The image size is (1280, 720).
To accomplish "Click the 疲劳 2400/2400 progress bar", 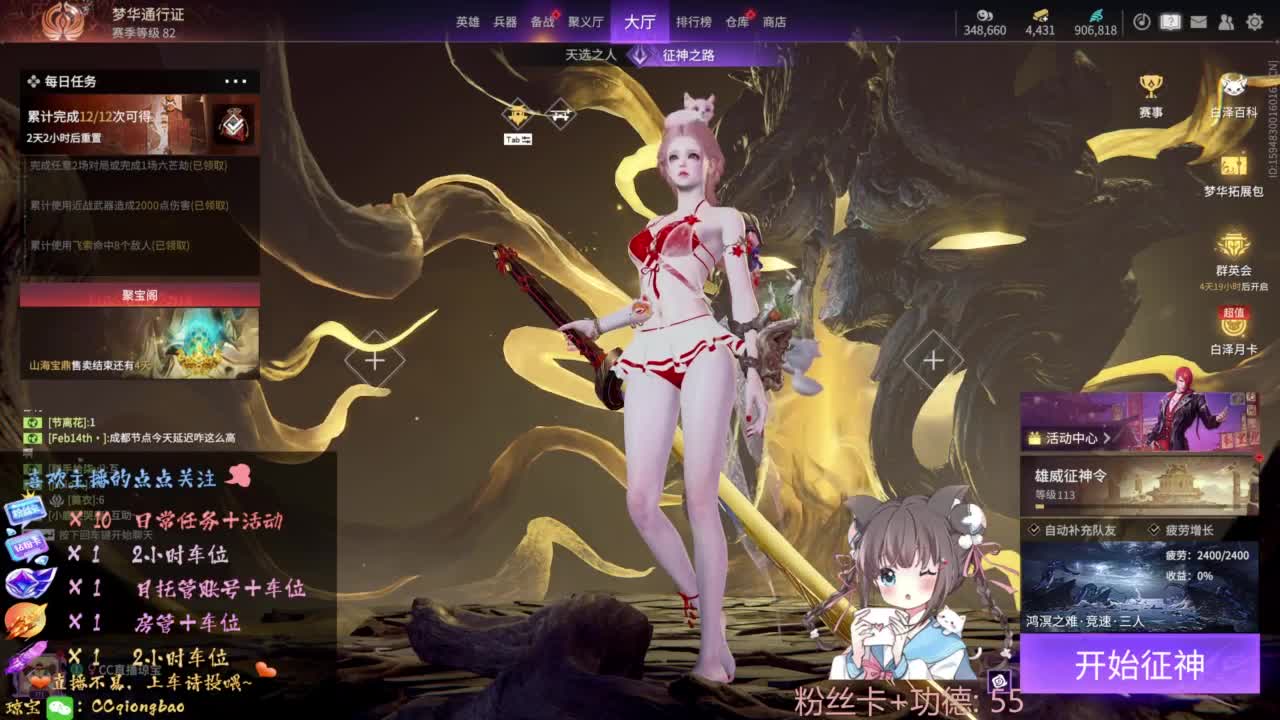I will 1208,555.
